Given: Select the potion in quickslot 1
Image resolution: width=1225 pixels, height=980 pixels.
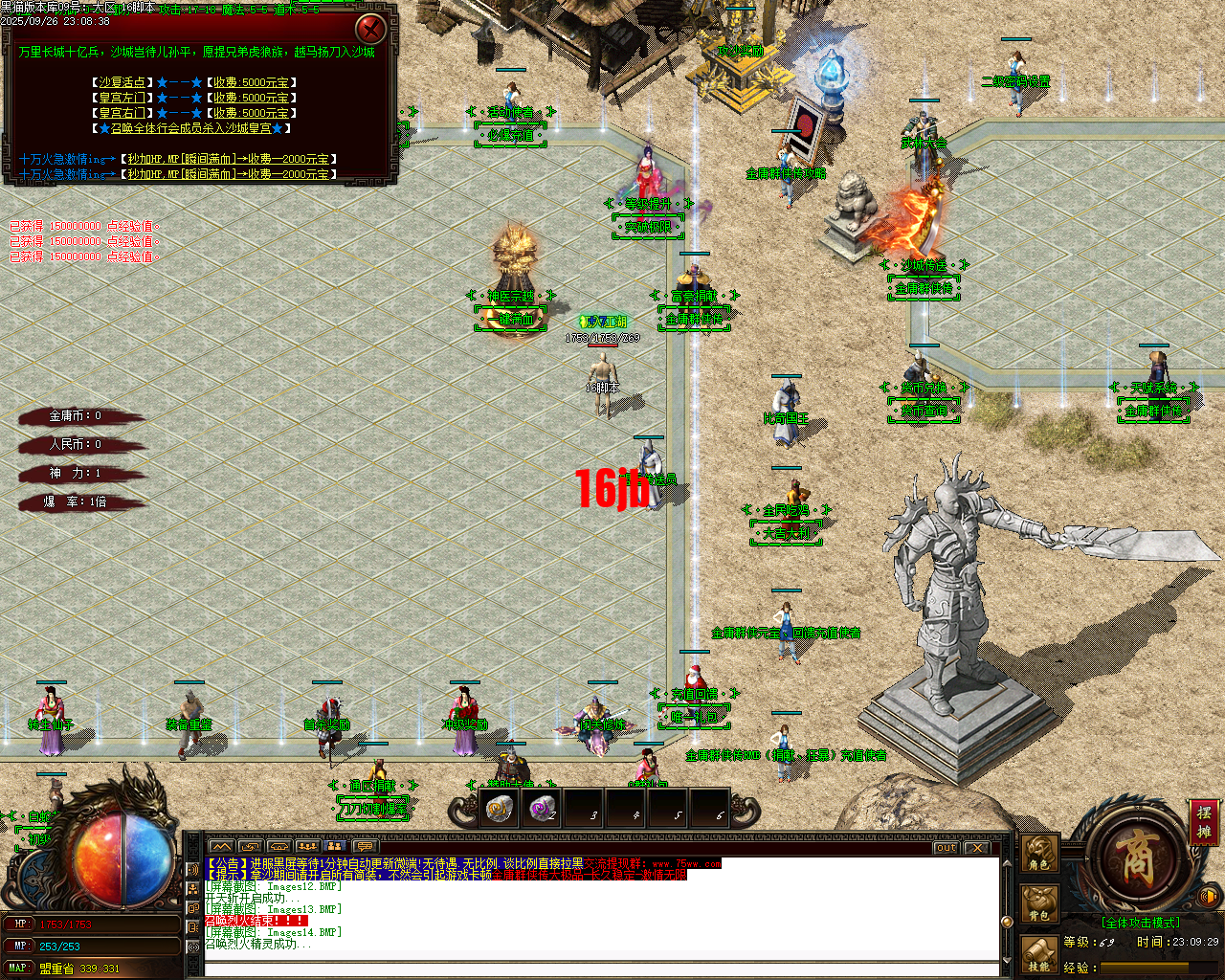Looking at the screenshot, I should tap(499, 810).
